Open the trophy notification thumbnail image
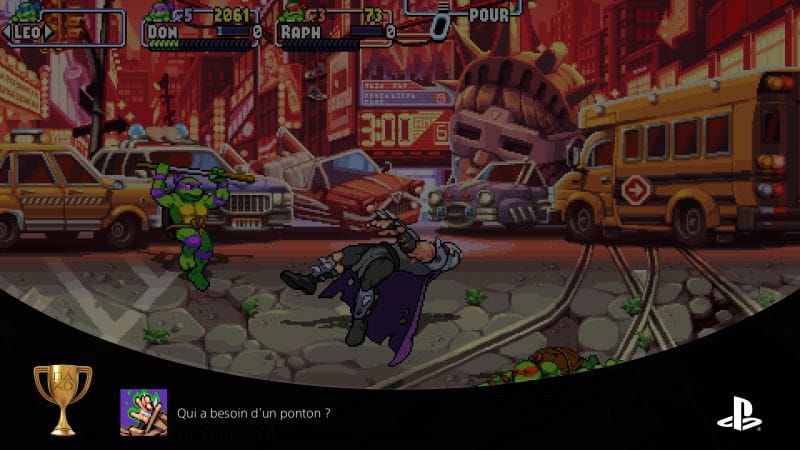The width and height of the screenshot is (800, 450). click(x=143, y=412)
